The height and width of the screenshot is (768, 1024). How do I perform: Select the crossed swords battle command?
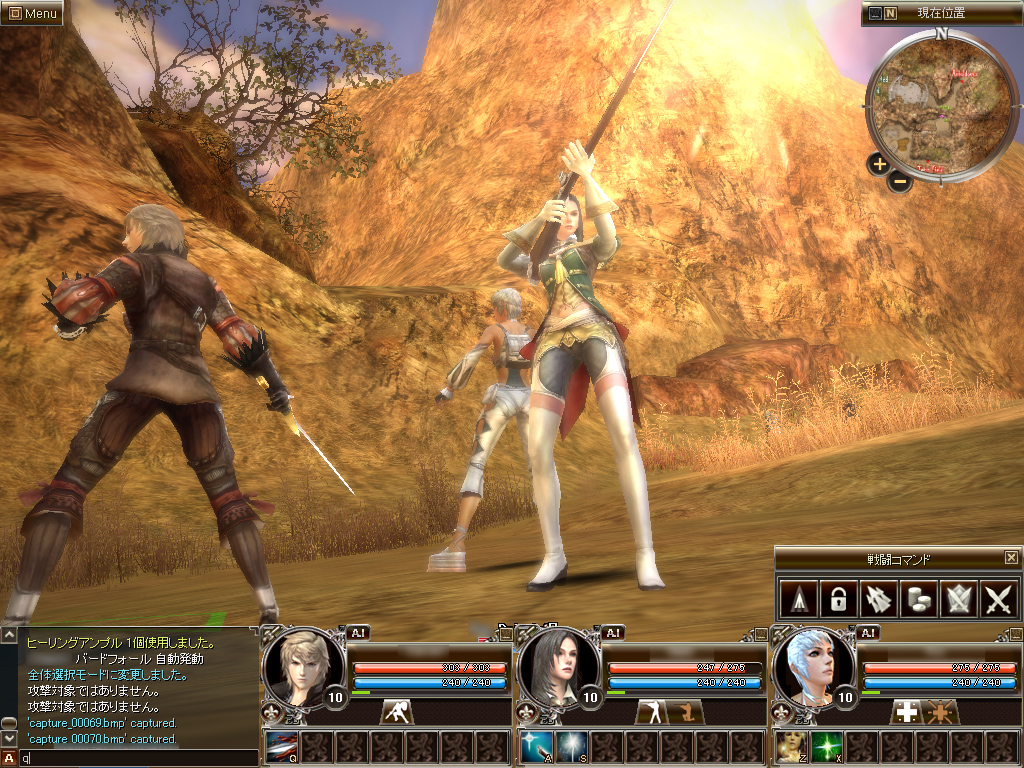(999, 599)
